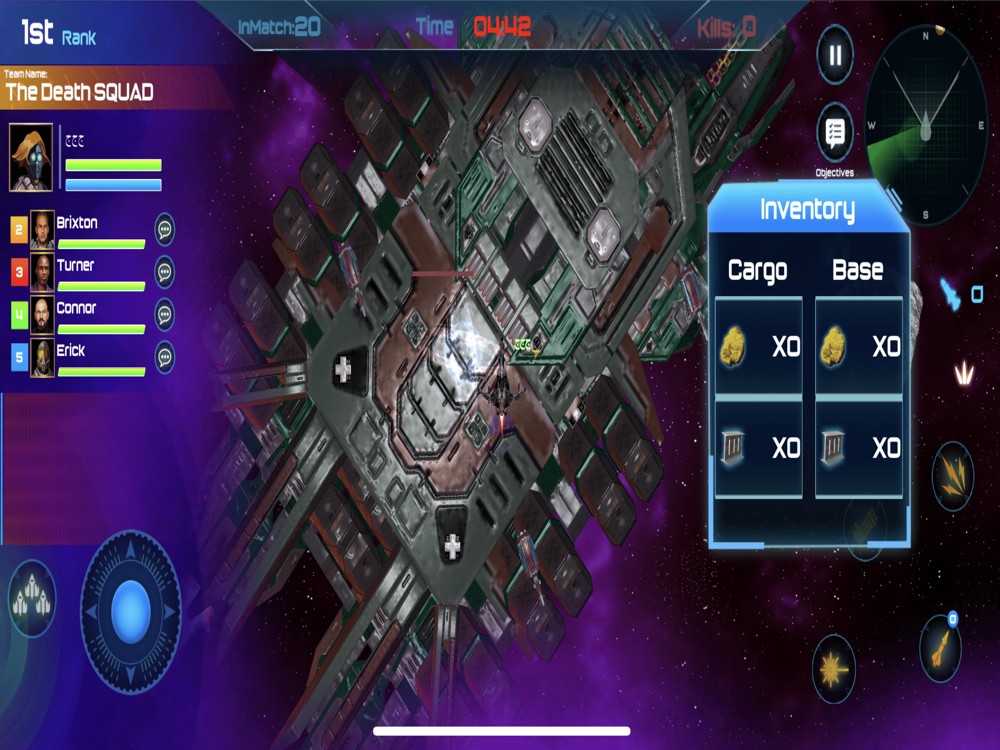Select the Base gold ore slot
The image size is (1000, 750).
(x=859, y=347)
